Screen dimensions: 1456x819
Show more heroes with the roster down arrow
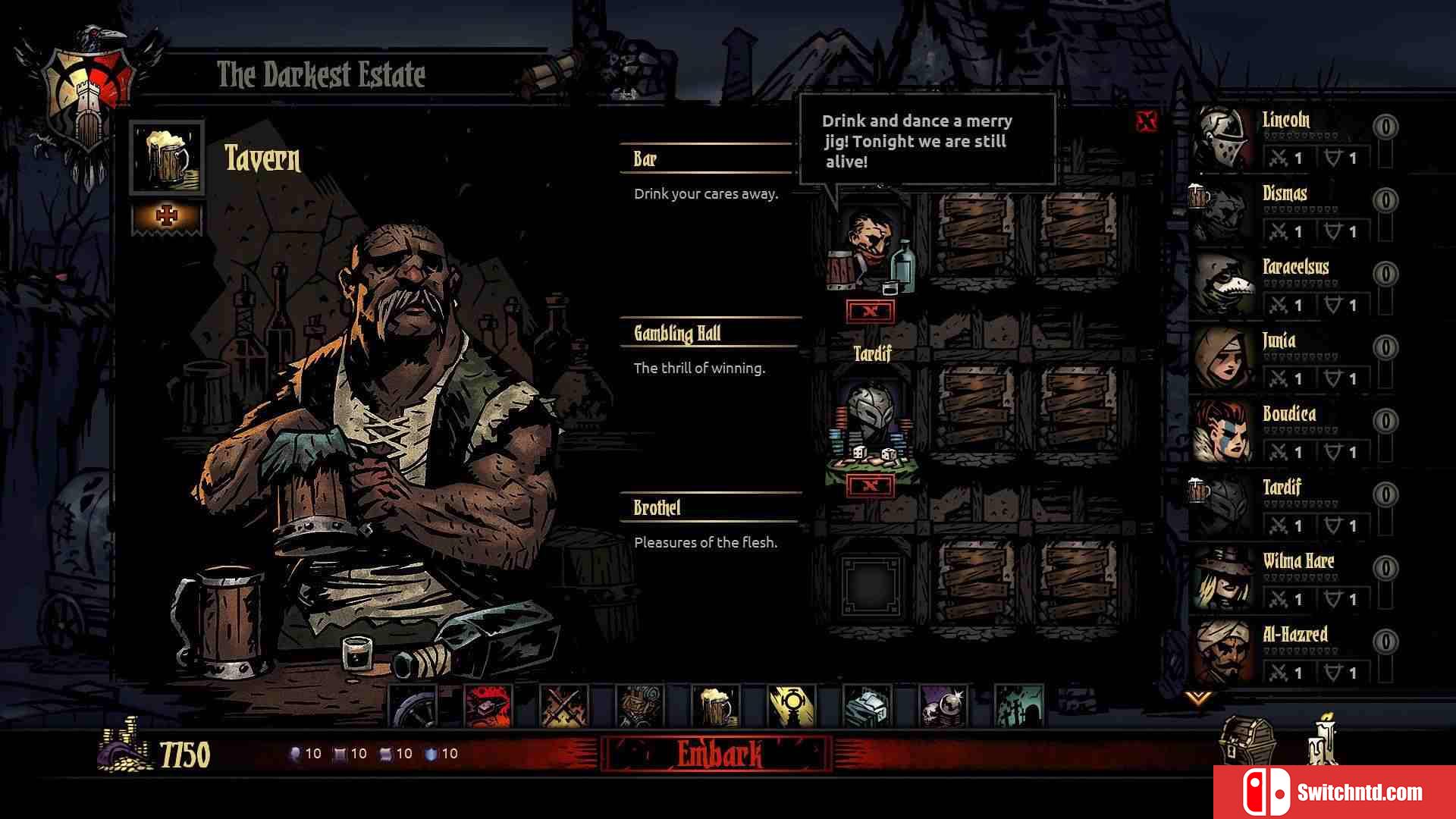pos(1198,696)
